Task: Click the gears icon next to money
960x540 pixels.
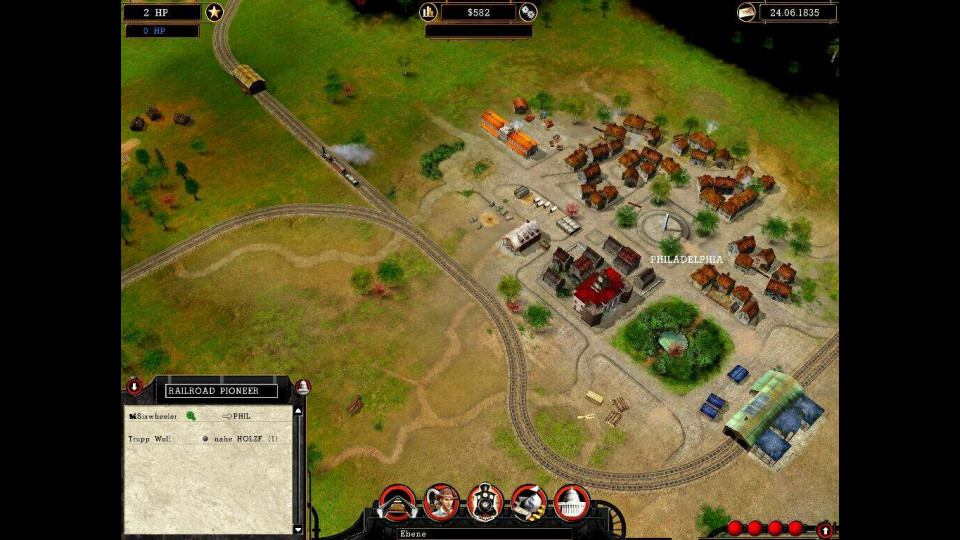Action: (528, 12)
